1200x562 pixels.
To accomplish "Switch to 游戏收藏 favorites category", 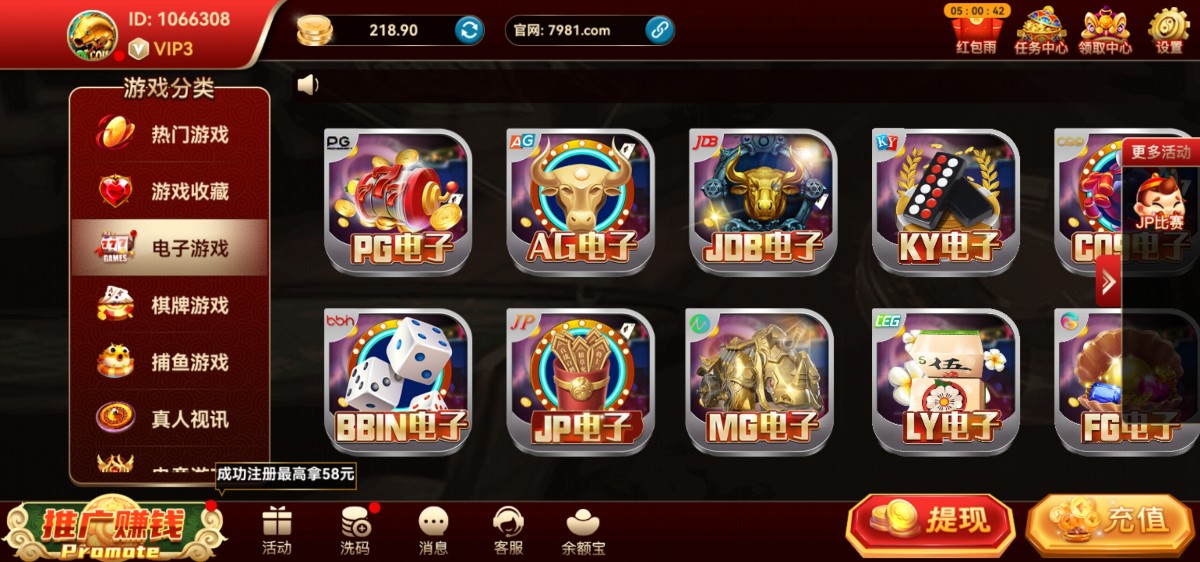I will pyautogui.click(x=168, y=191).
